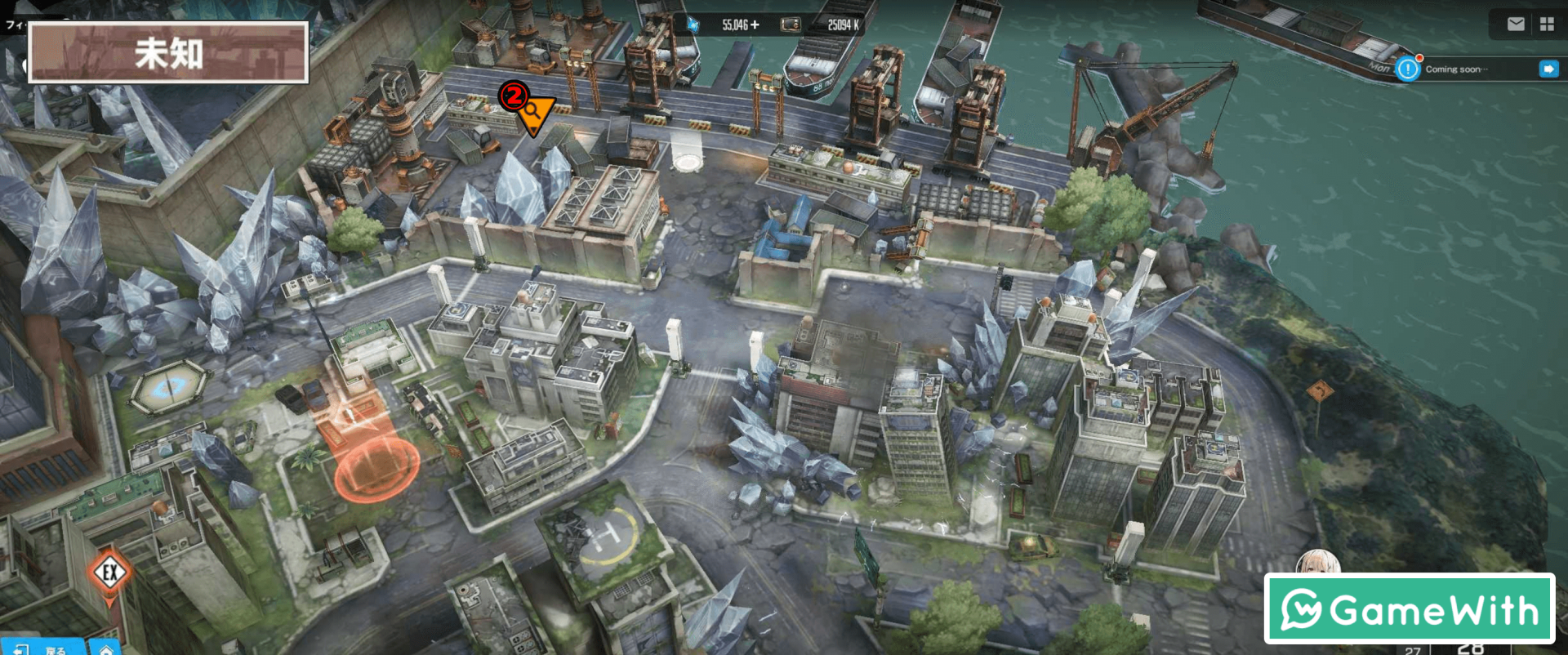Select the white-haired character portrait
Screen dimensions: 1568x655
pos(1316,562)
